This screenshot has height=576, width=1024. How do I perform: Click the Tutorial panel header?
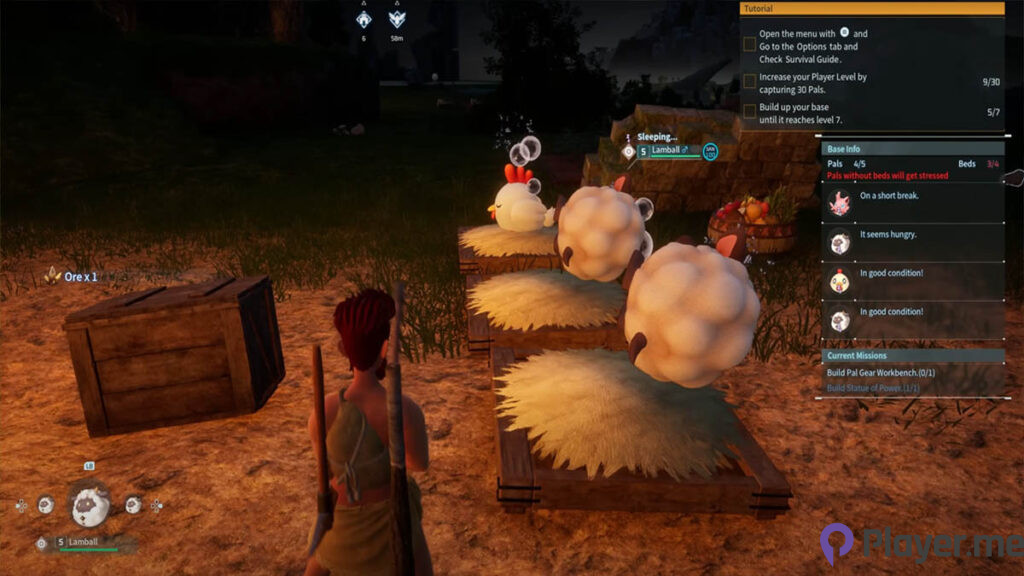pos(871,8)
